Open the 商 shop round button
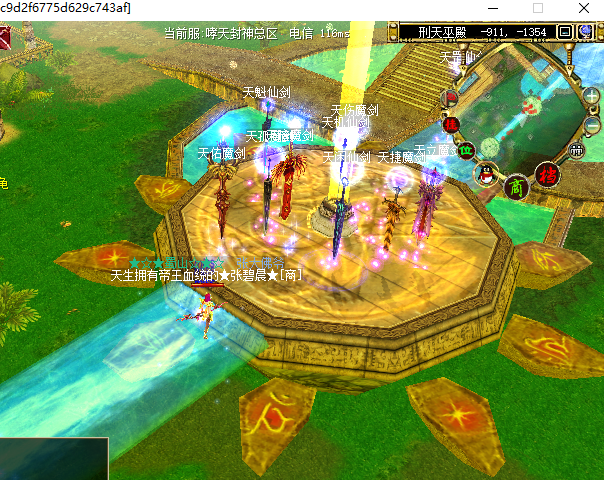This screenshot has height=480, width=604. tap(516, 186)
